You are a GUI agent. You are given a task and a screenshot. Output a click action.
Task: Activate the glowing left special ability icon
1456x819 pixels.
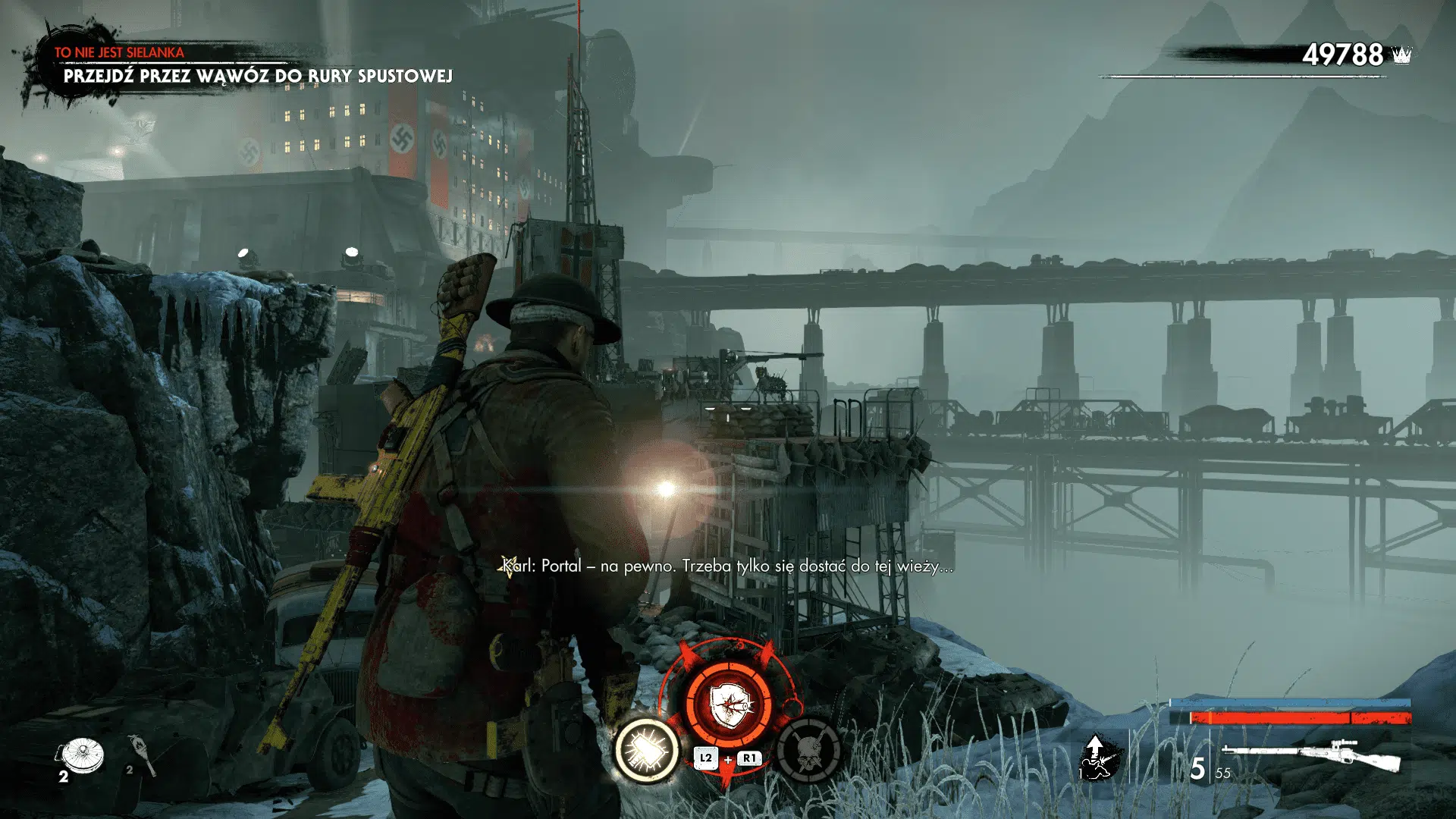tap(647, 750)
